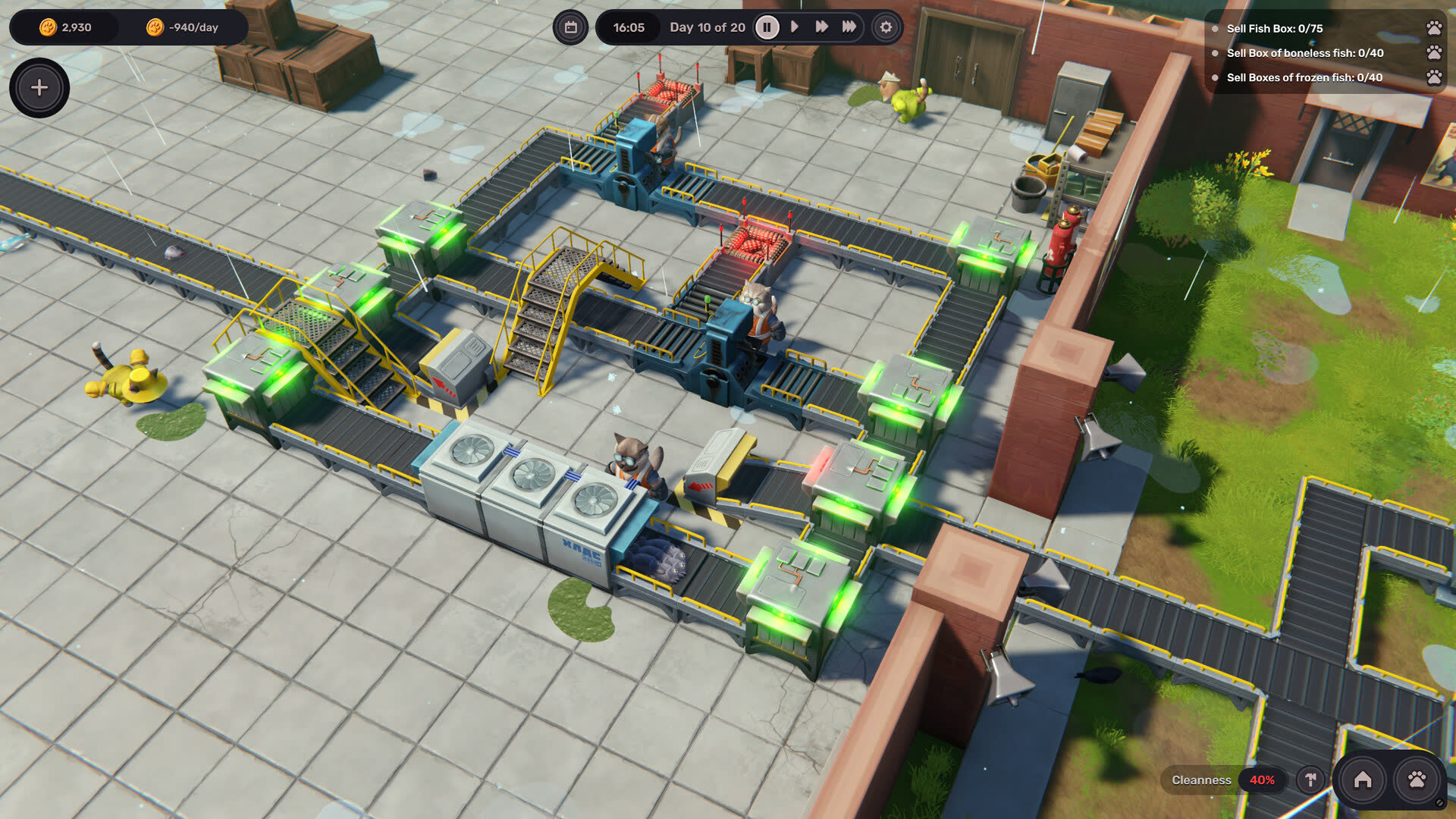Screen dimensions: 1456x819
Task: Select the Sell Fish Box objective
Action: [x=1274, y=29]
